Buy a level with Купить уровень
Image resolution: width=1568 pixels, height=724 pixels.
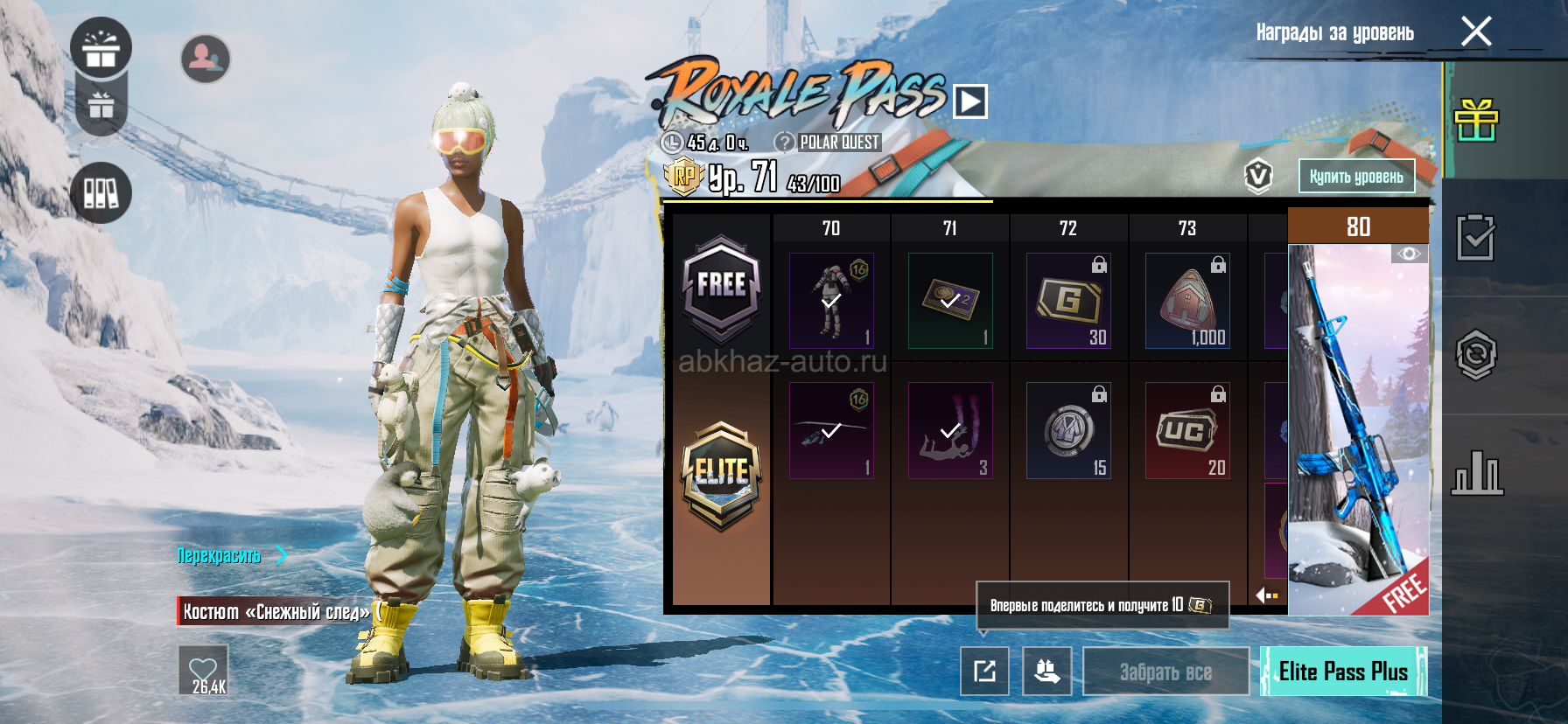coord(1355,177)
